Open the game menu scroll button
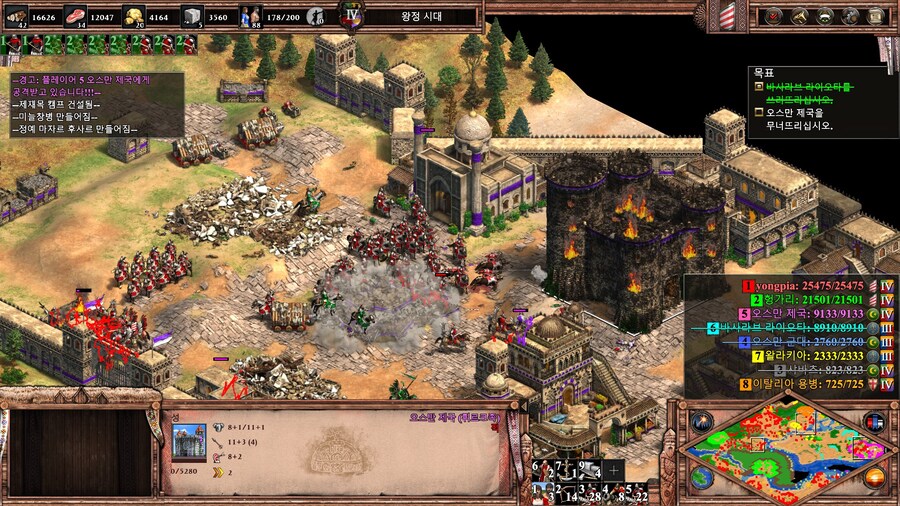Screen dimensions: 900x506 pyautogui.click(x=878, y=16)
